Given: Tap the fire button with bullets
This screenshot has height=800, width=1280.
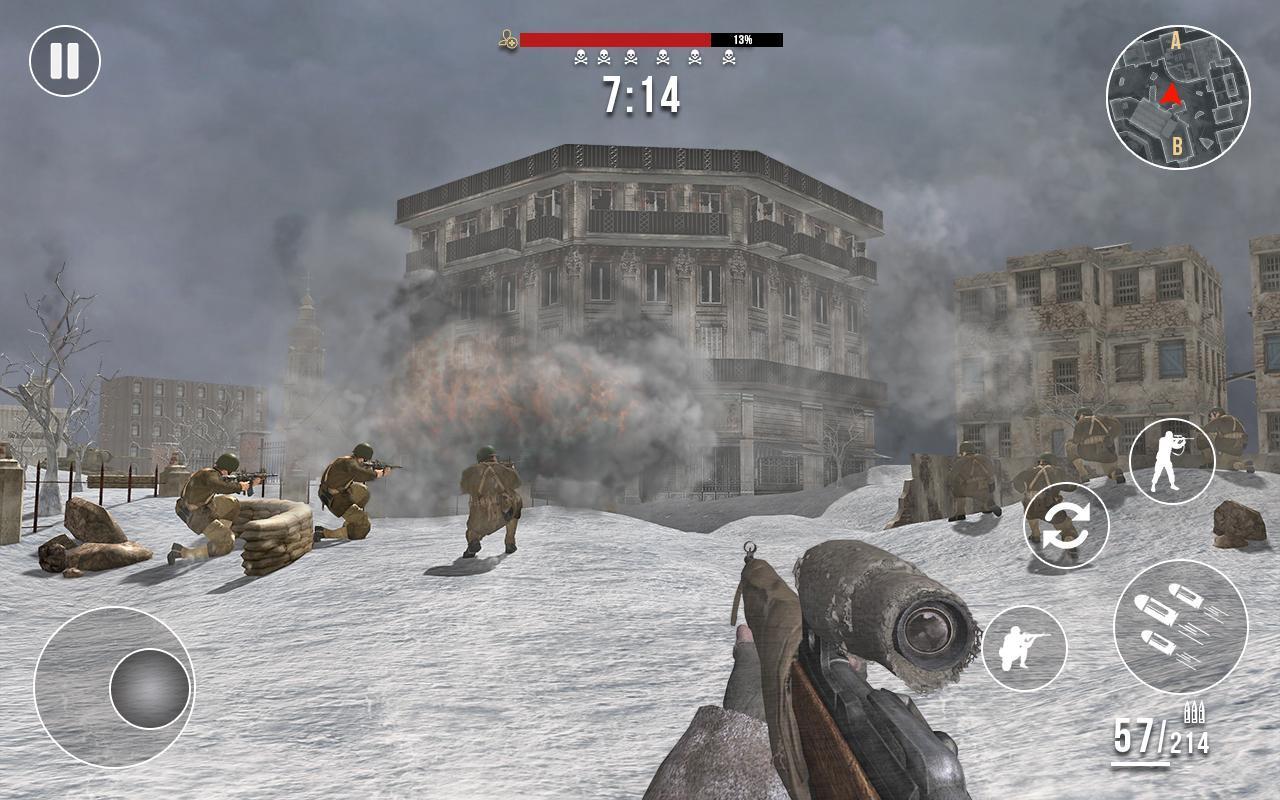Looking at the screenshot, I should click(1180, 626).
